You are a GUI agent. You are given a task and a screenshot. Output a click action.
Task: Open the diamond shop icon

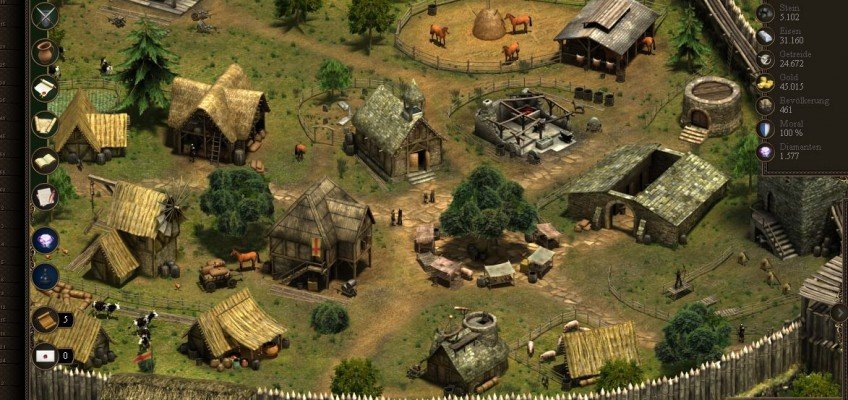coord(45,240)
